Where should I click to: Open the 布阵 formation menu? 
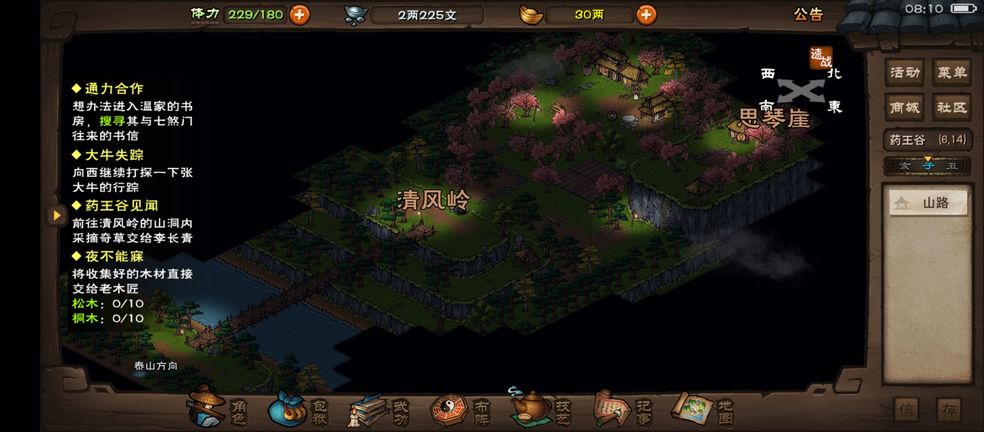click(x=460, y=408)
